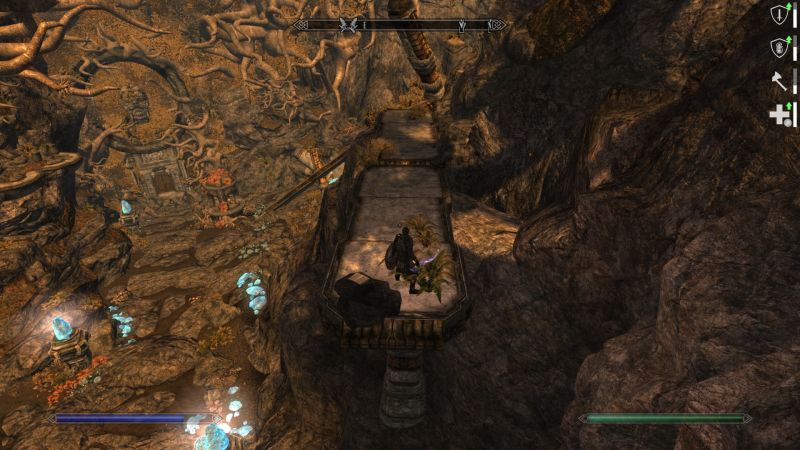Click the winged marker on the compass
Screen dimensions: 800x450
(350, 24)
